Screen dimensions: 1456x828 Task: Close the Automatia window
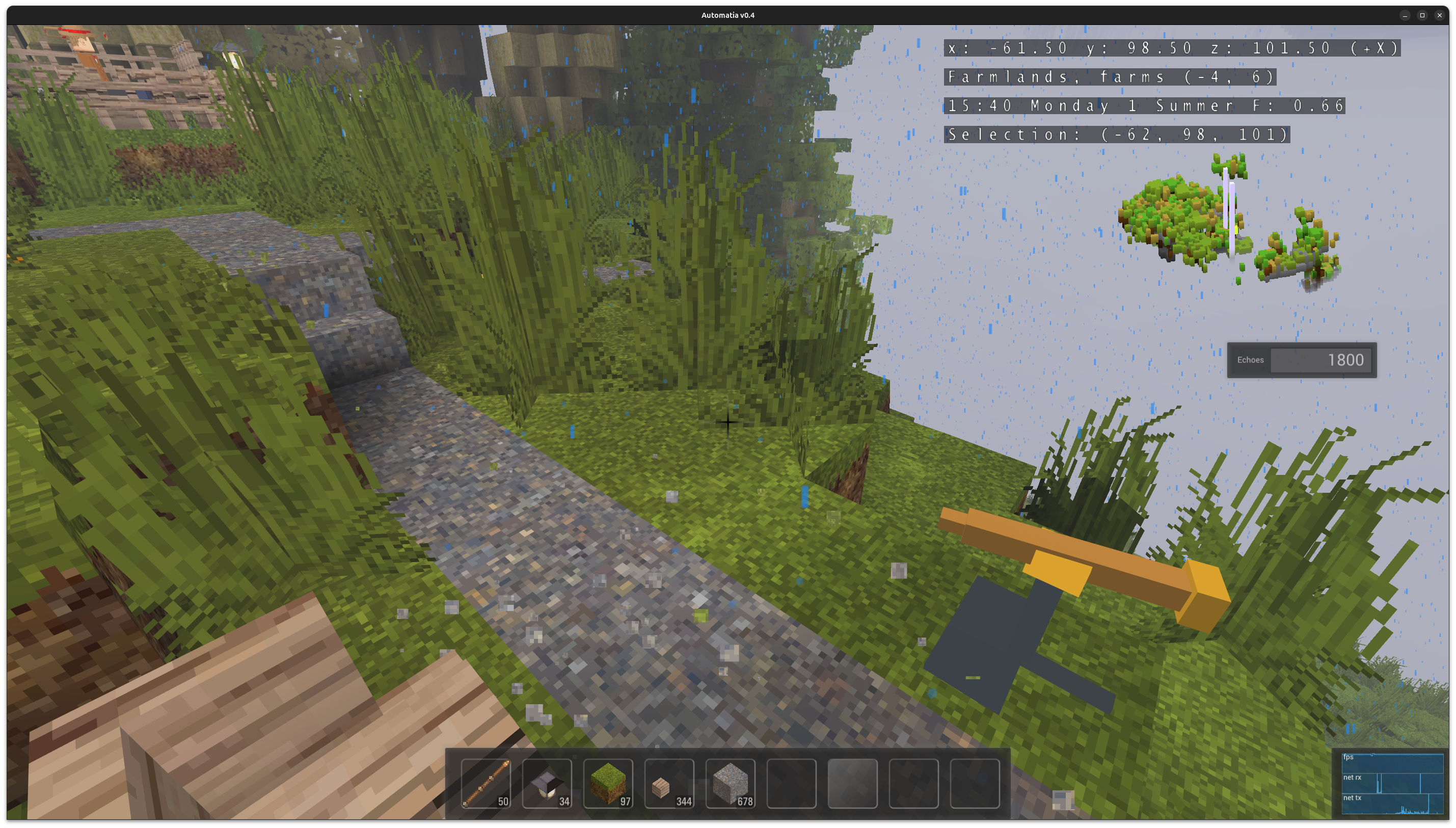coord(1440,15)
